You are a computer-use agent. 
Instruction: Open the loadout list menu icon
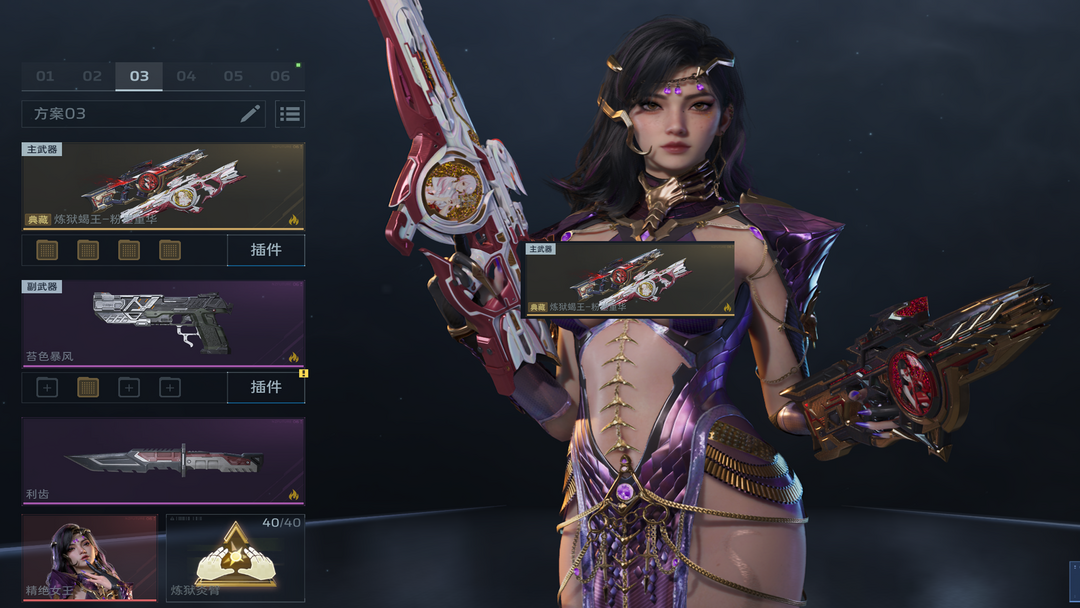(x=290, y=114)
